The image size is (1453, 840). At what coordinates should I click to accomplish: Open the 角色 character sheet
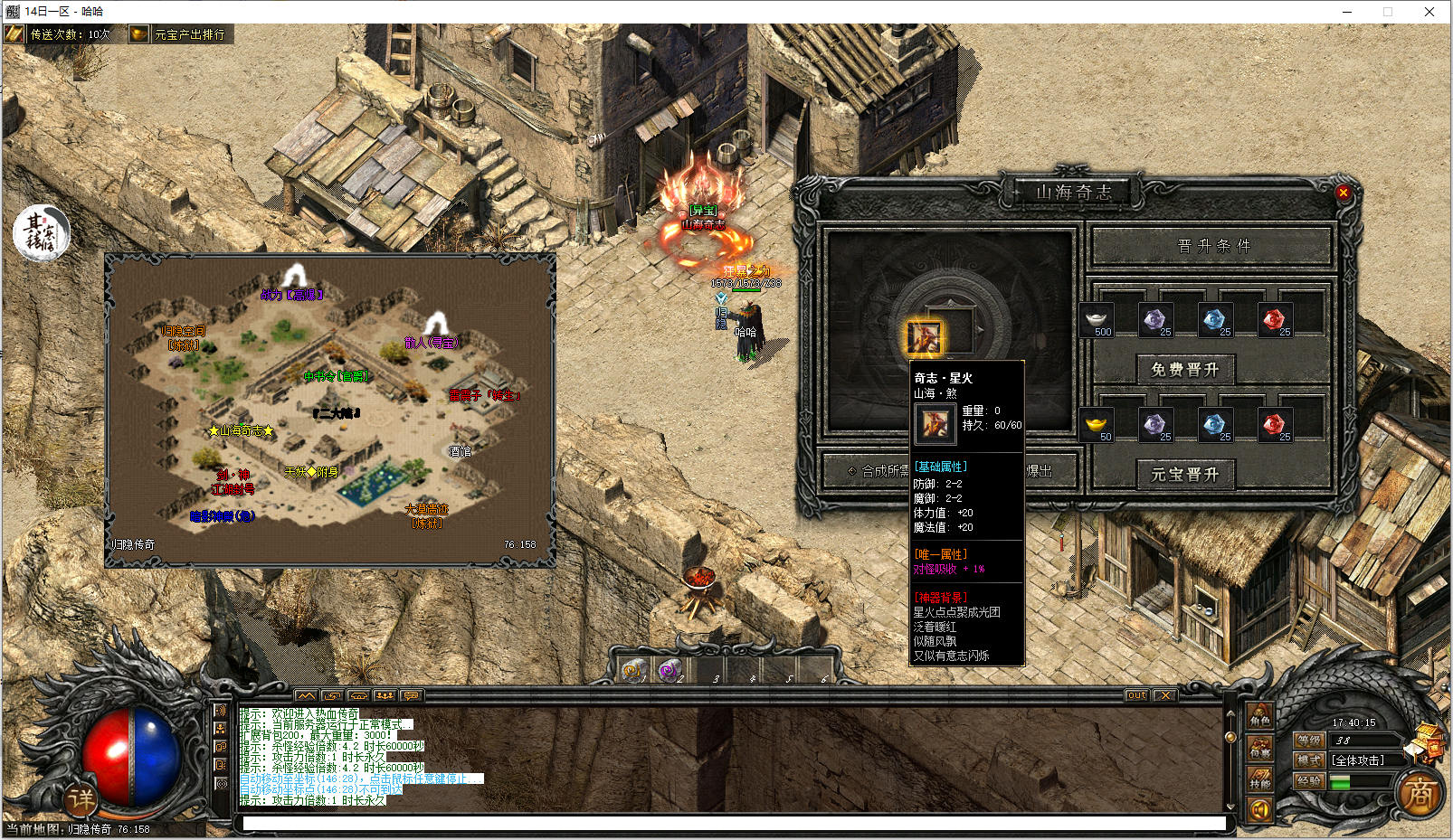tap(1259, 718)
